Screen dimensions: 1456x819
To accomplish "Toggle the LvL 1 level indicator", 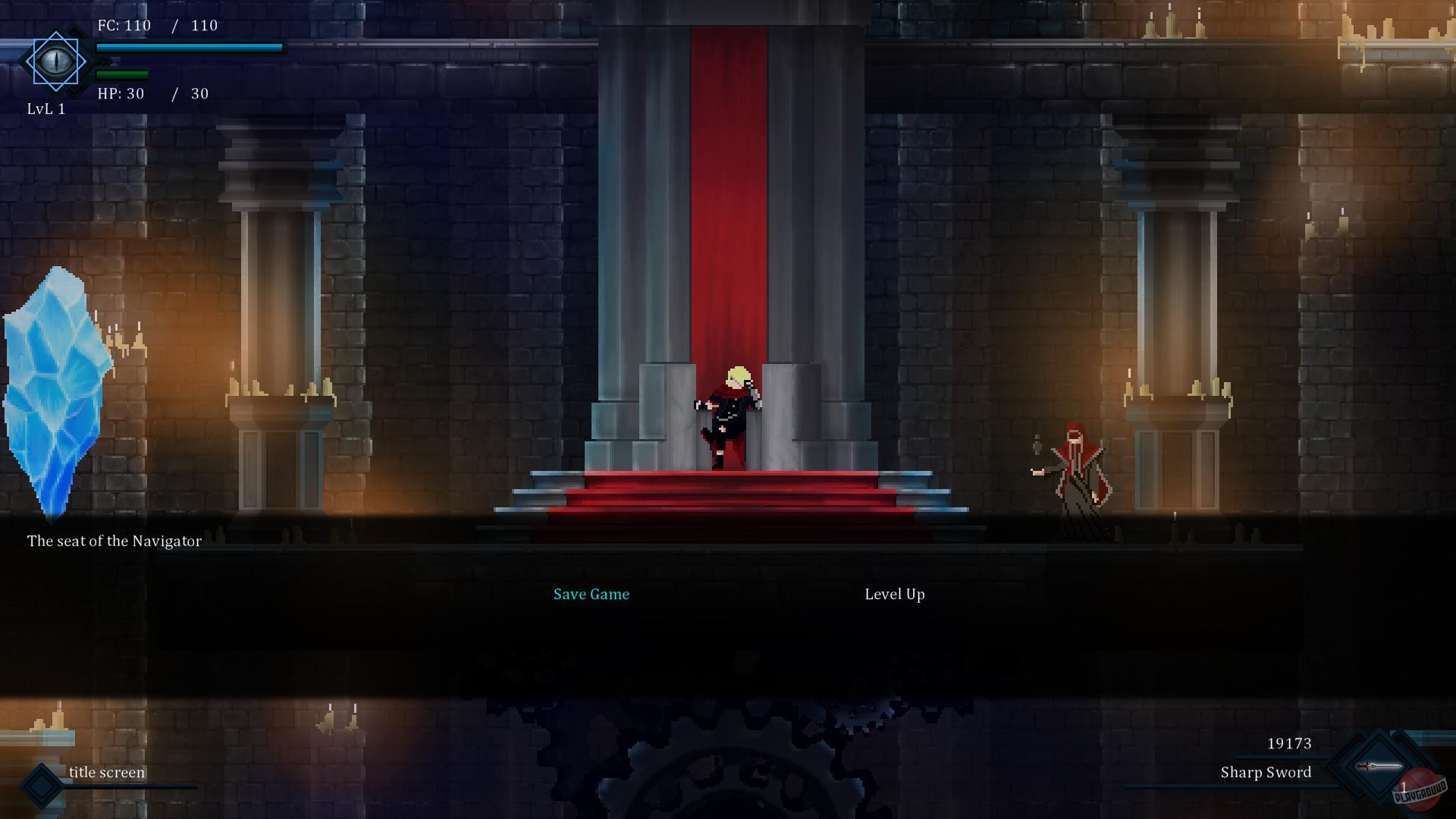I will tap(47, 108).
